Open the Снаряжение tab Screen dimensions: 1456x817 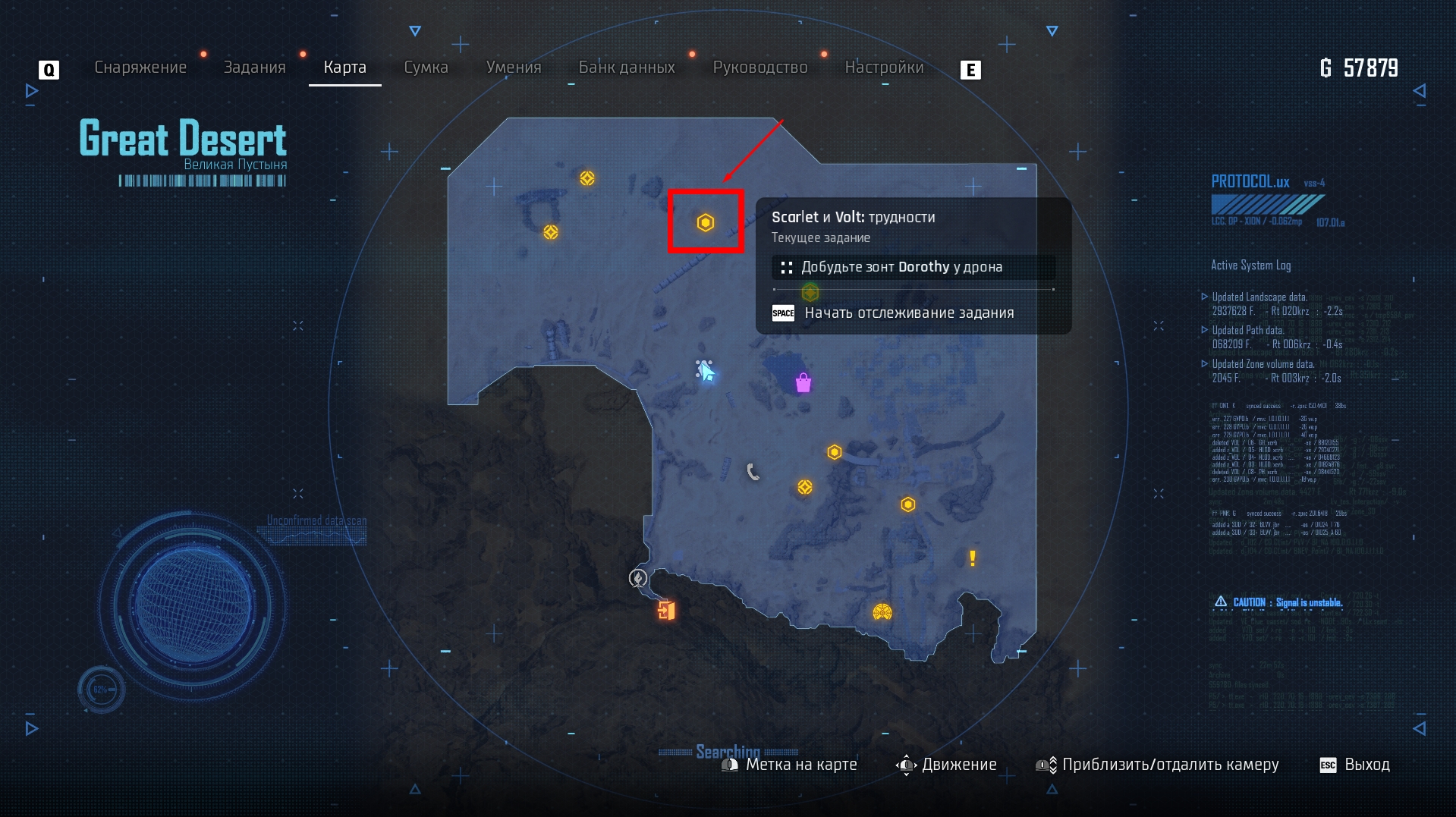[x=140, y=68]
